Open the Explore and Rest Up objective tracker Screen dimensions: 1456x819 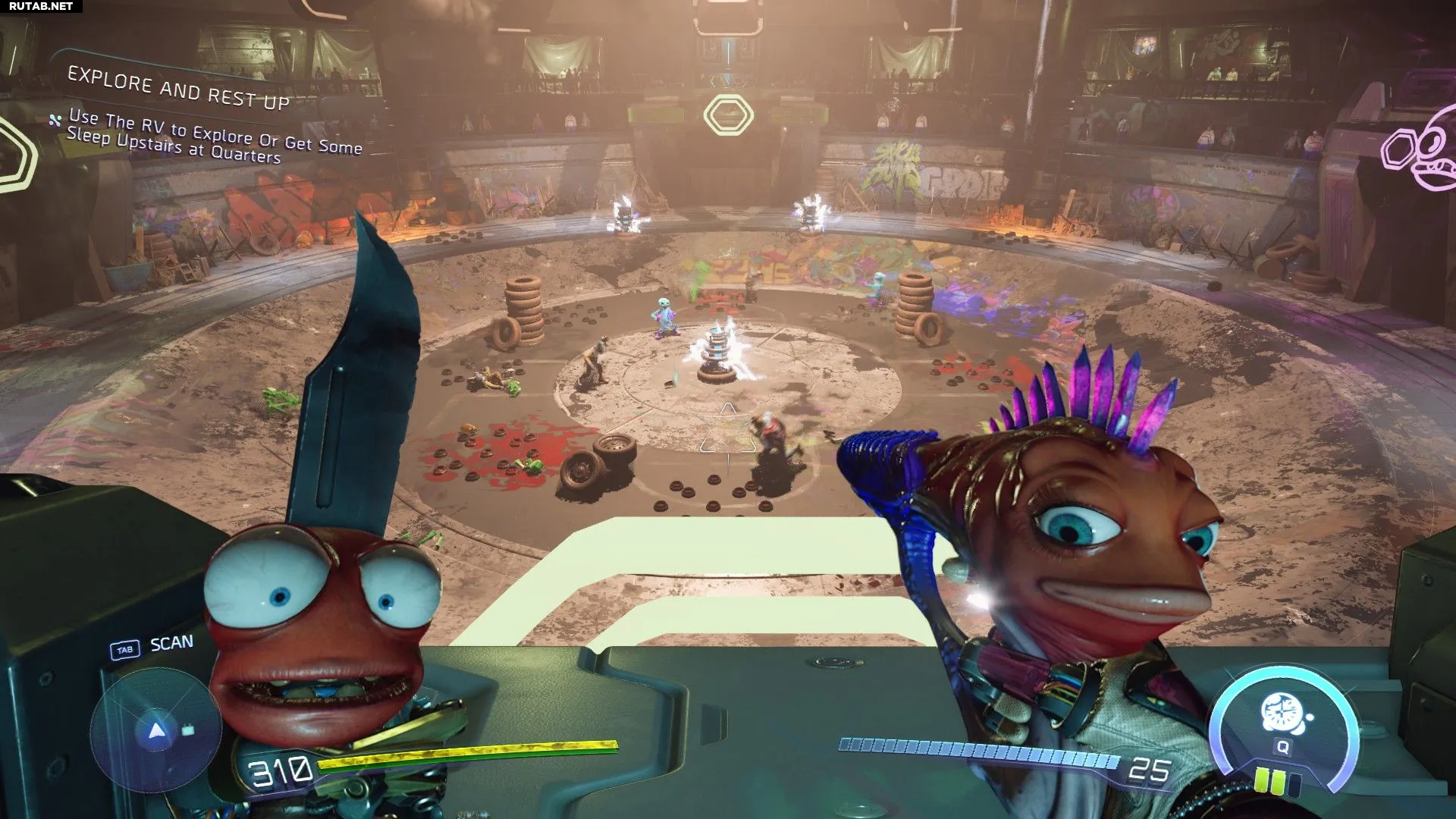coord(179,89)
